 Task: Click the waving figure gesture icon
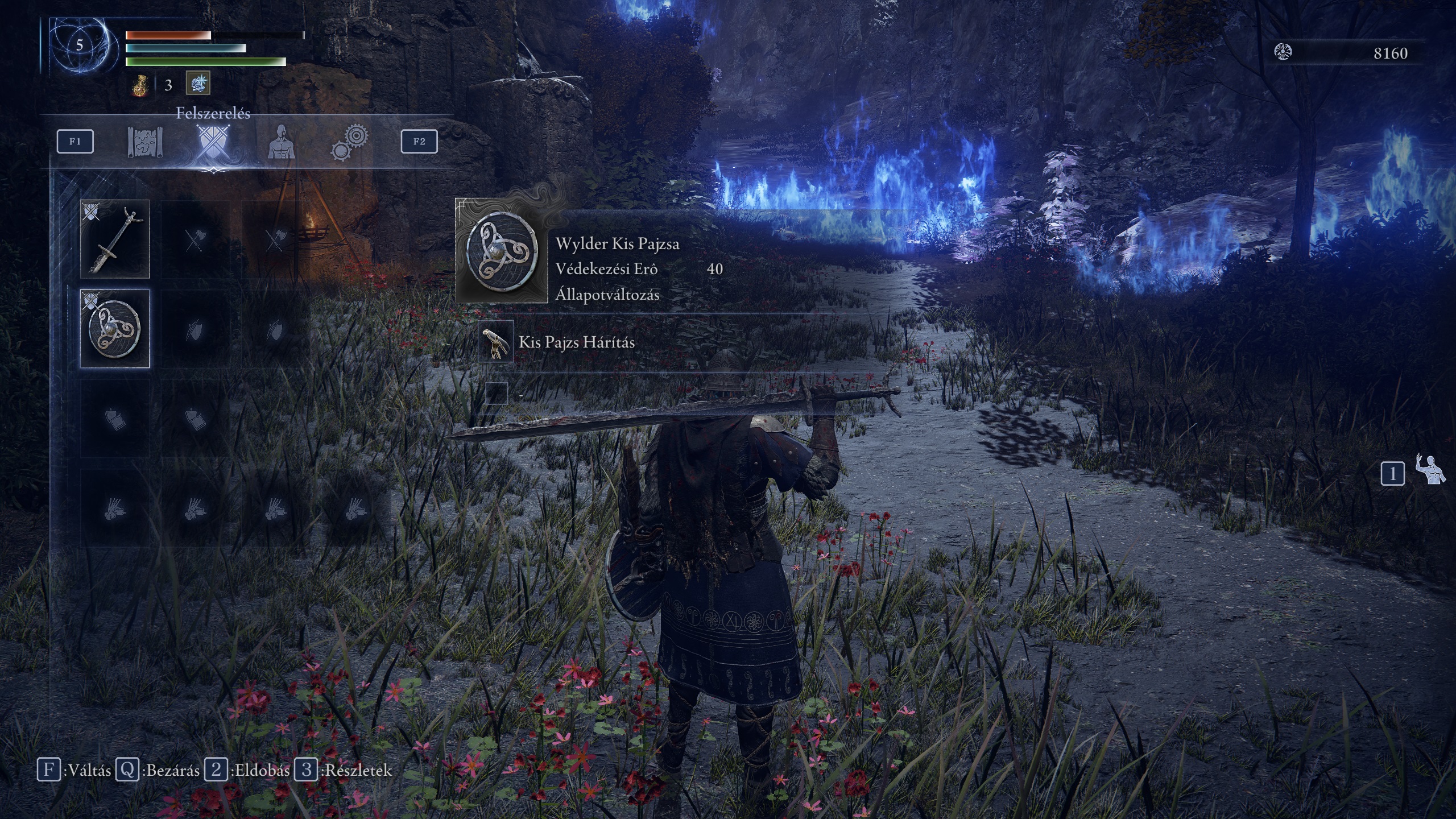pyautogui.click(x=1430, y=470)
